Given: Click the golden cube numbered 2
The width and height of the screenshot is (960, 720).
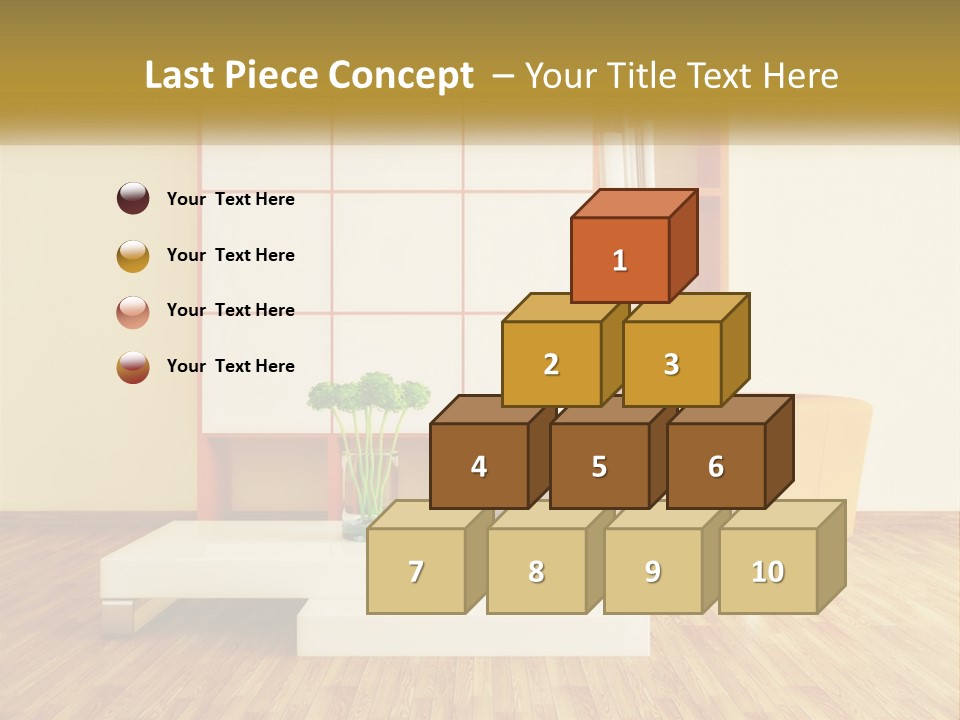Looking at the screenshot, I should tap(551, 364).
